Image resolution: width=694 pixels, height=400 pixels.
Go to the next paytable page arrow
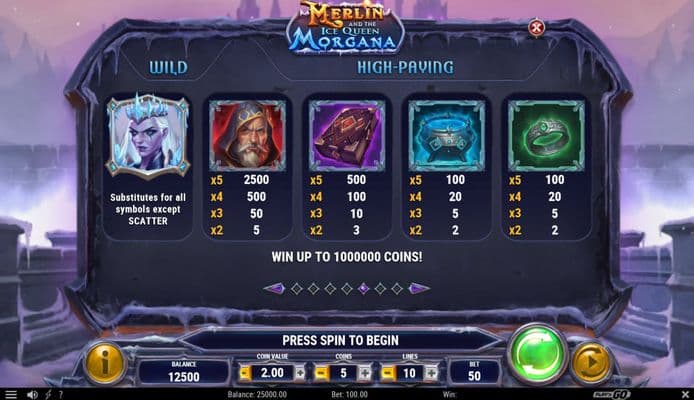click(420, 288)
